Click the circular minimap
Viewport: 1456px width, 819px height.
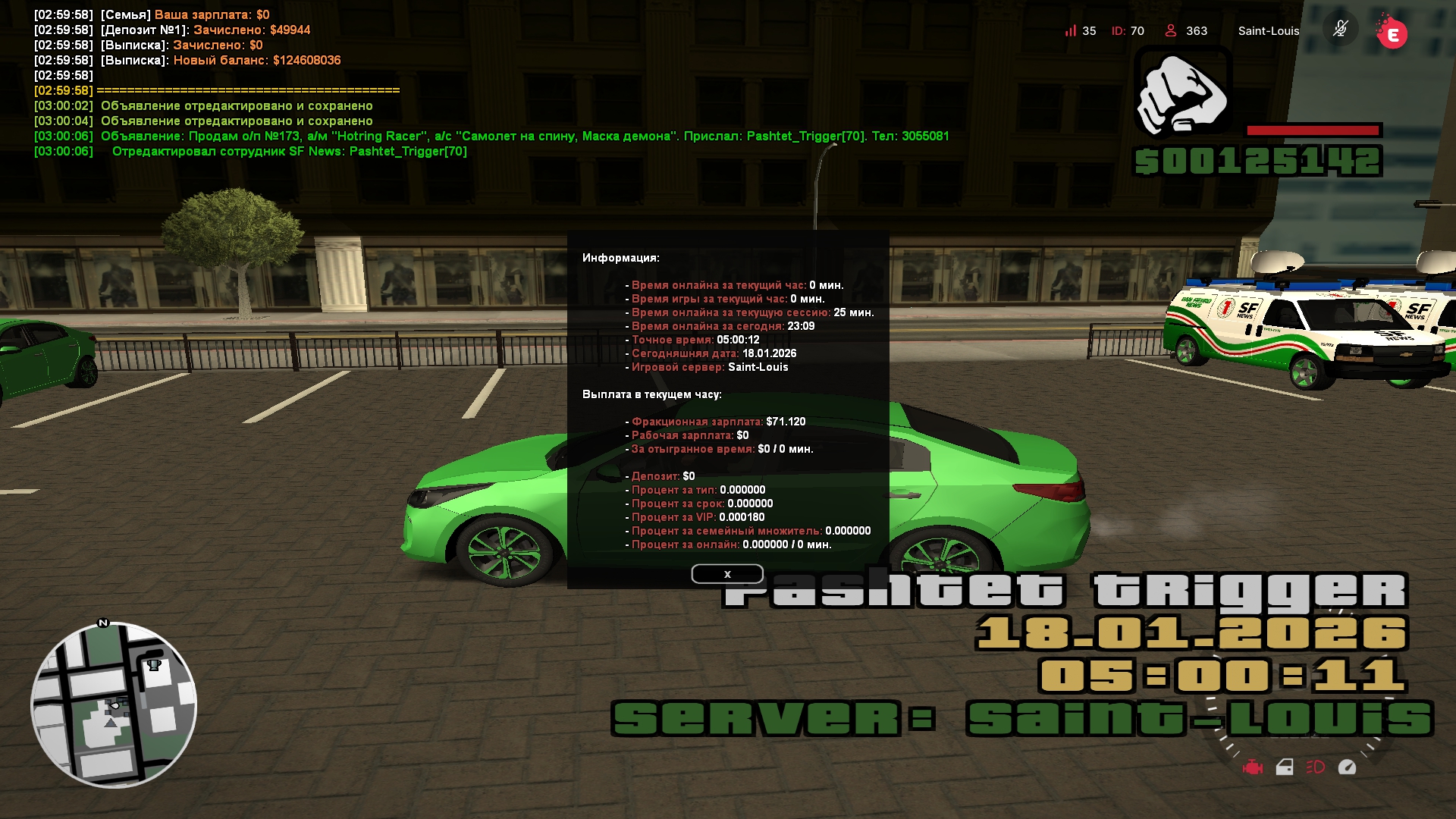point(114,705)
